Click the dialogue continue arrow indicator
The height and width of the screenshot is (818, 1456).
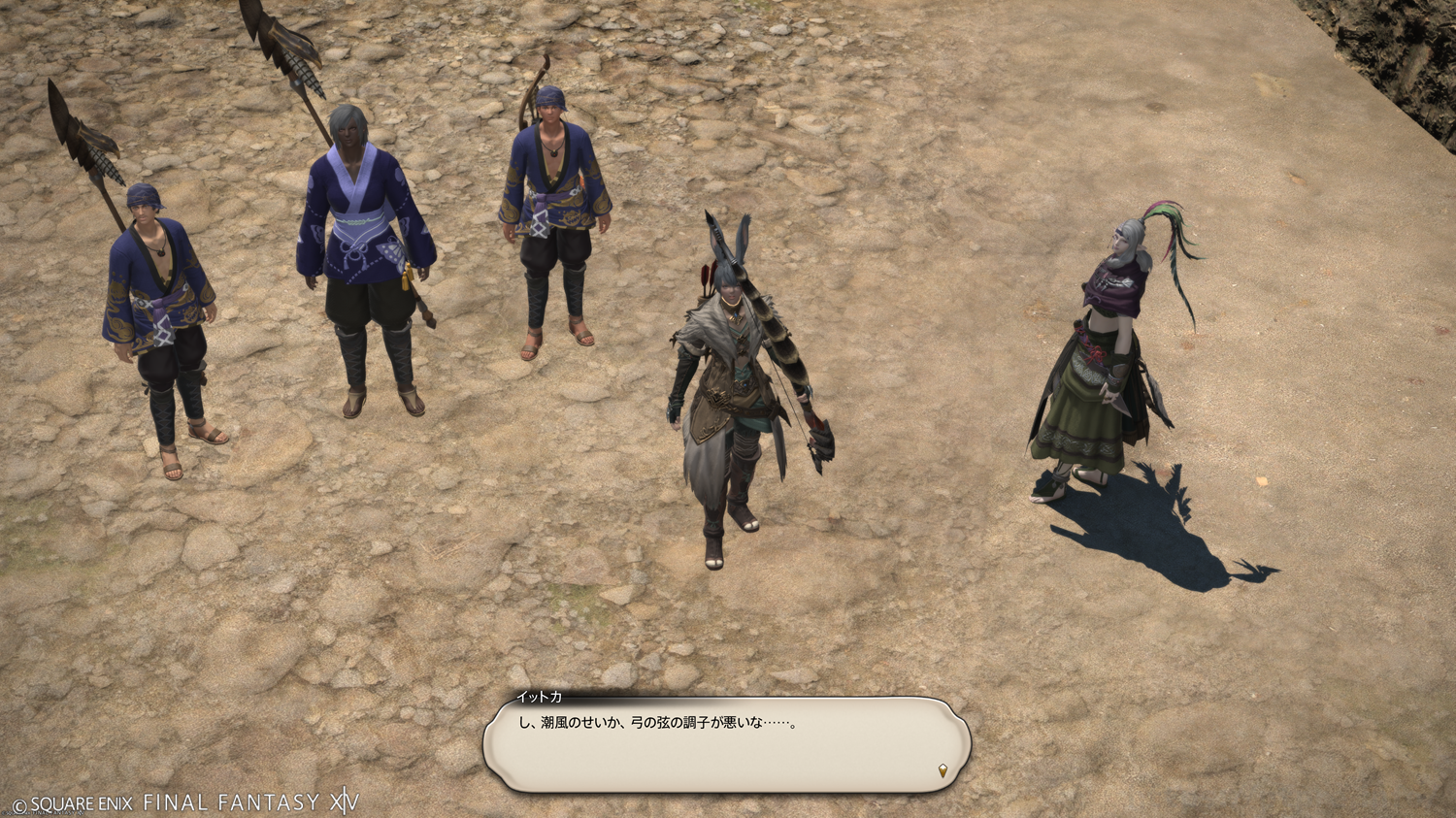tap(943, 771)
